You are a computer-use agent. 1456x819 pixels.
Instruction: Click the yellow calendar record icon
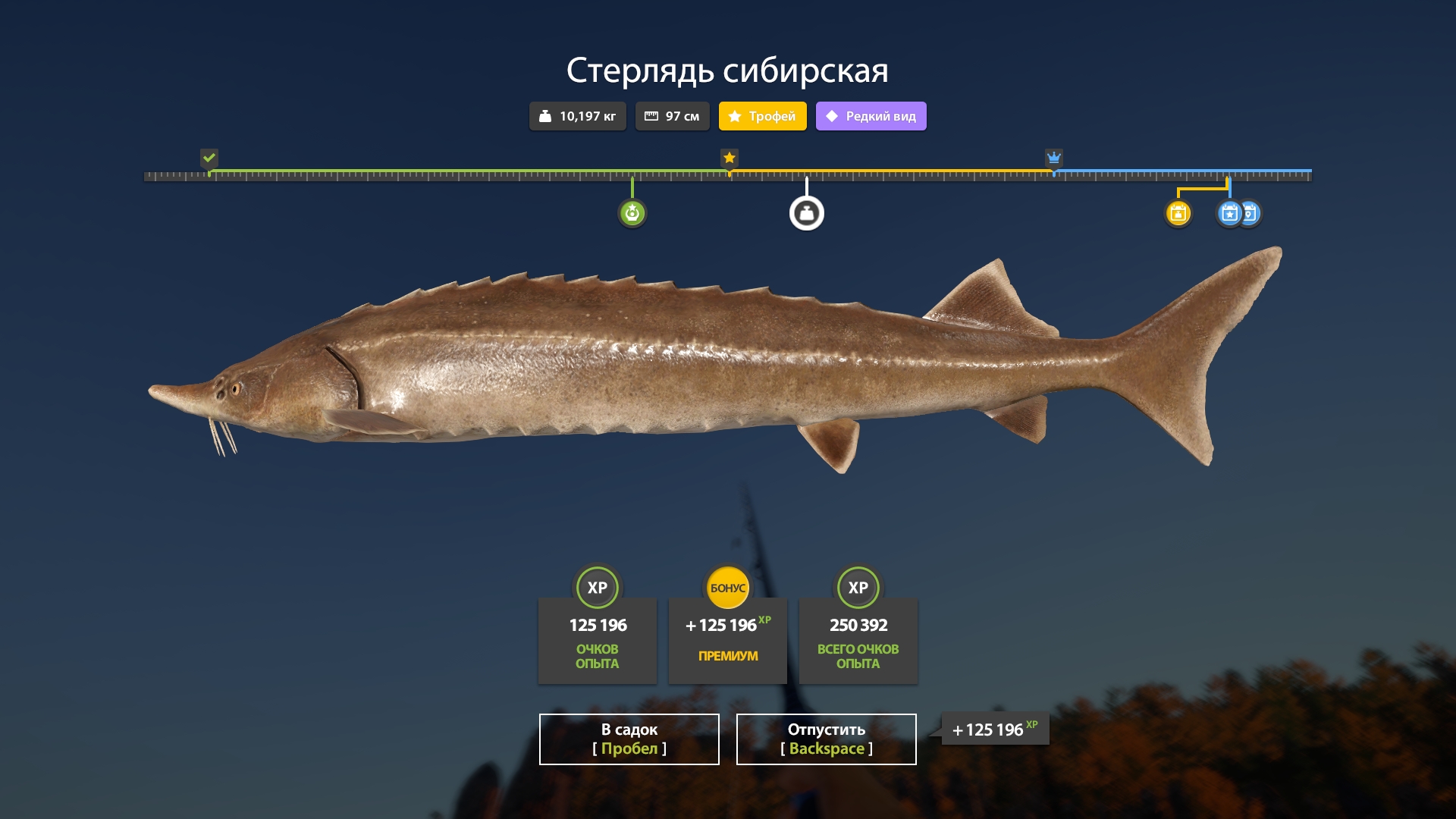point(1178,214)
